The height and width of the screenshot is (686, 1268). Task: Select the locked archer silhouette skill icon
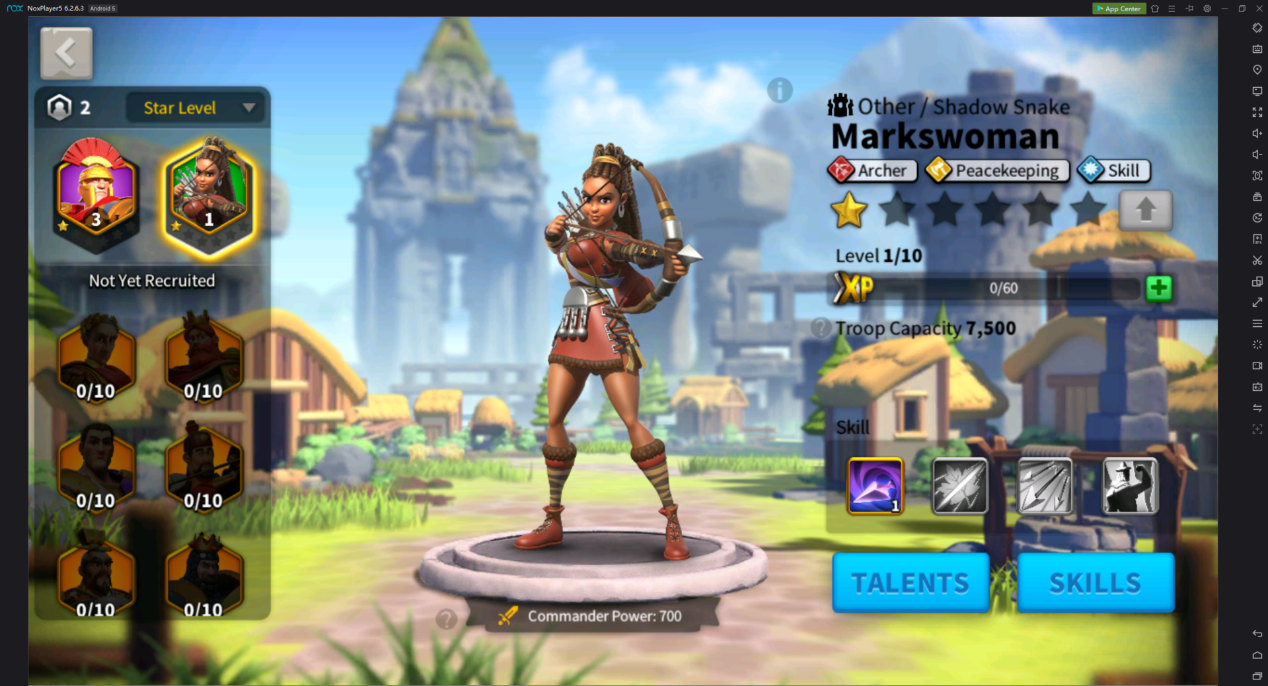[1130, 486]
